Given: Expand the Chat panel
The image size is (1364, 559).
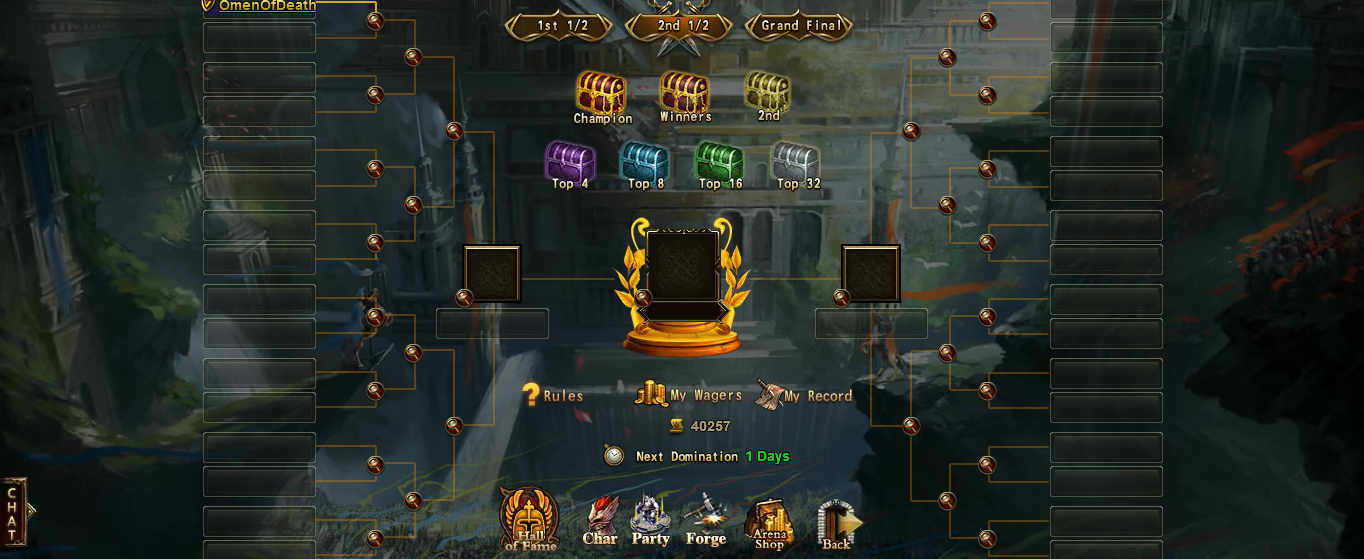Looking at the screenshot, I should pos(13,512).
